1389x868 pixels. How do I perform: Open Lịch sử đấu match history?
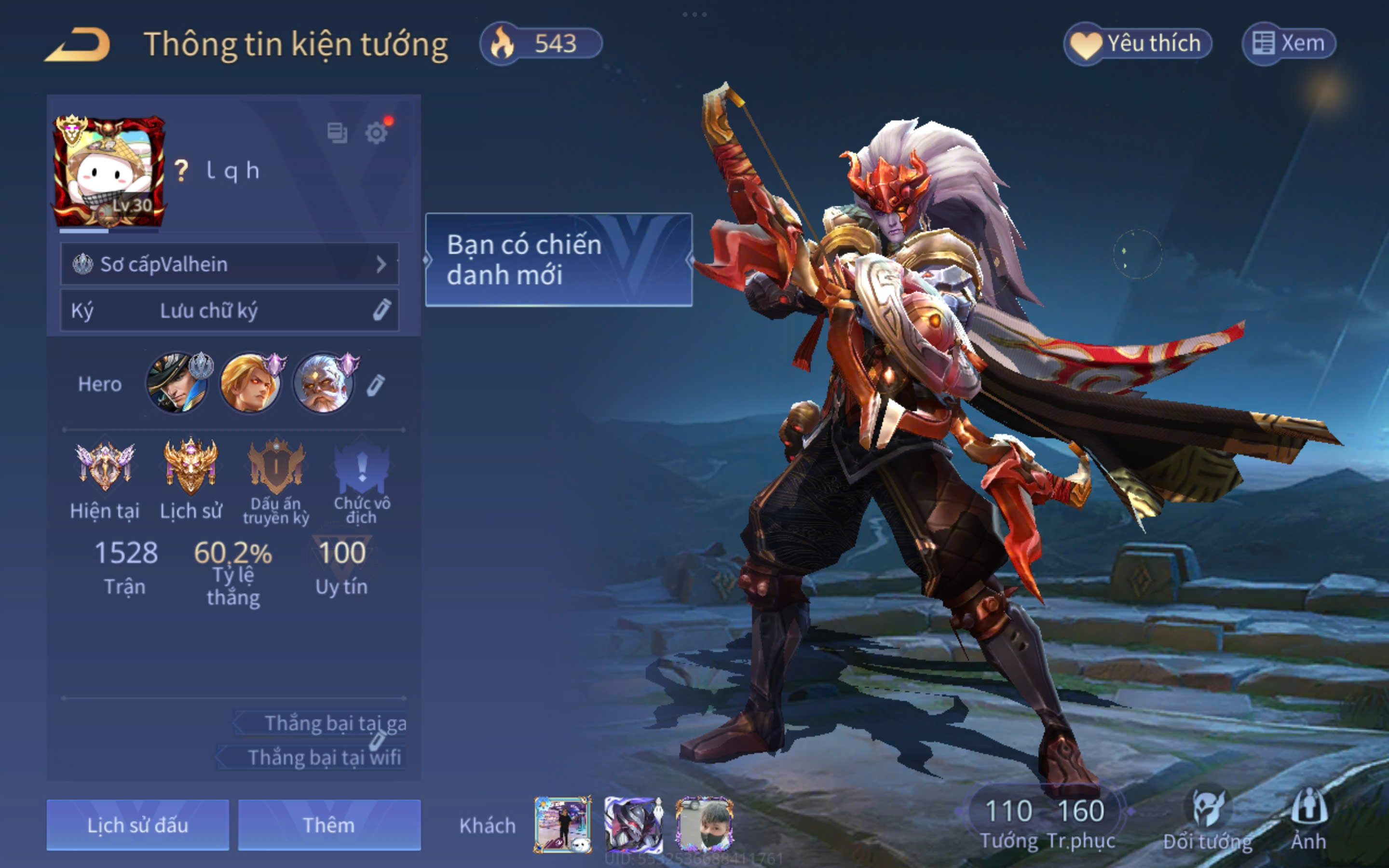pyautogui.click(x=138, y=825)
